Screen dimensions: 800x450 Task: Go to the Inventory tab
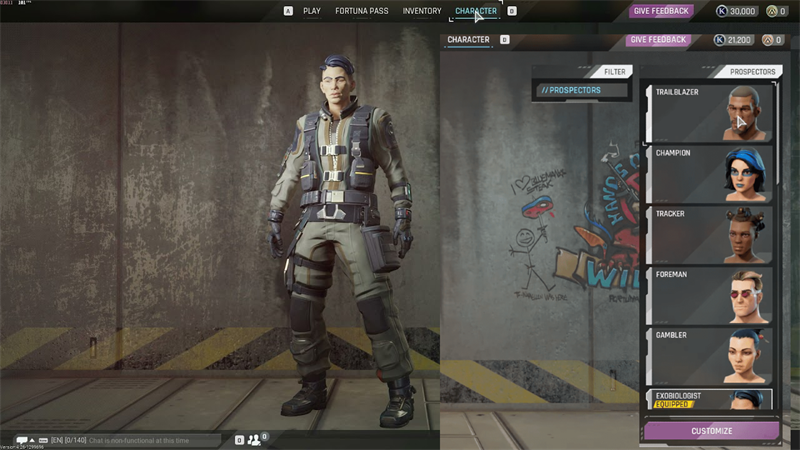pyautogui.click(x=422, y=11)
